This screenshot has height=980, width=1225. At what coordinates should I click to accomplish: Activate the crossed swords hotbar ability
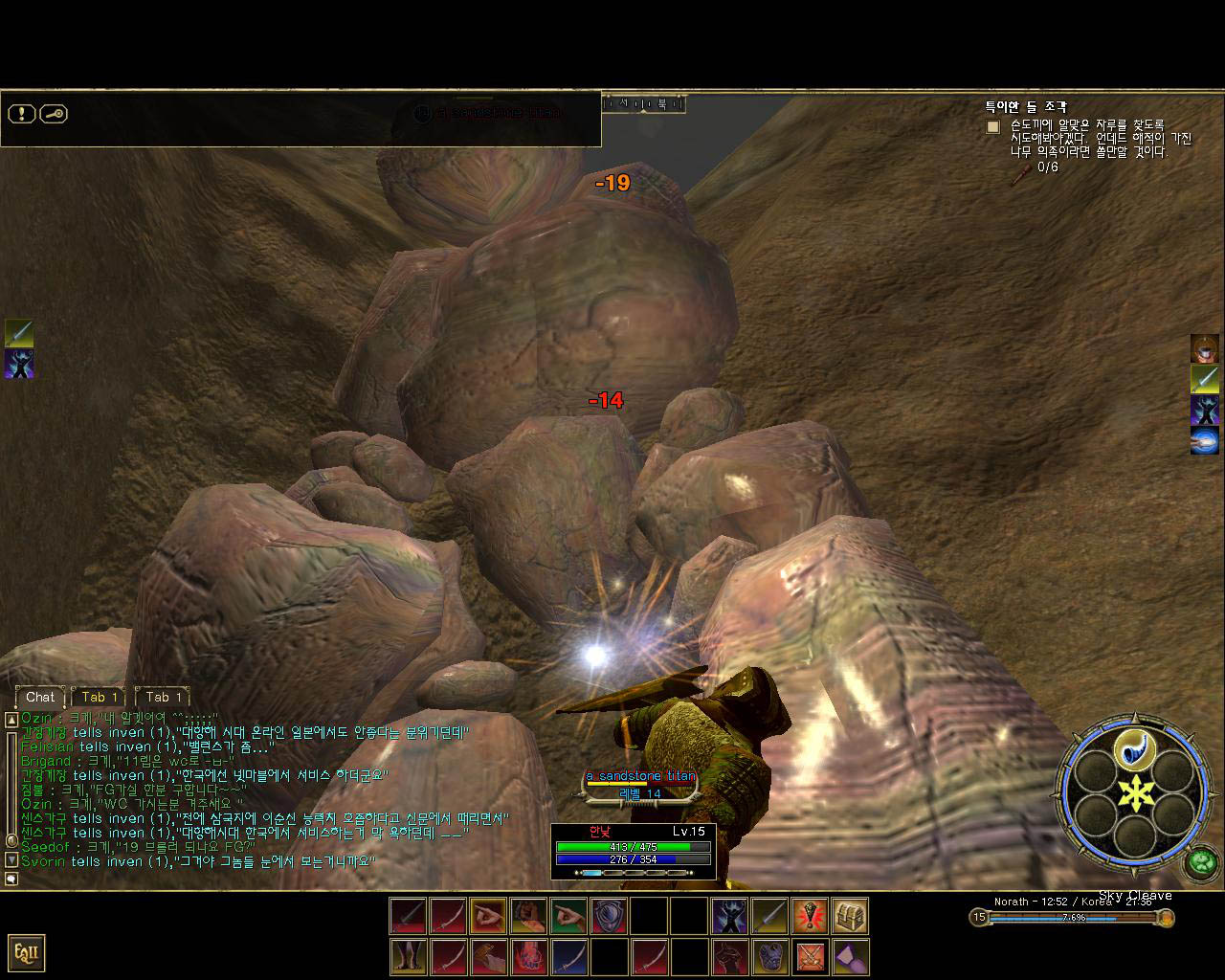[810, 956]
